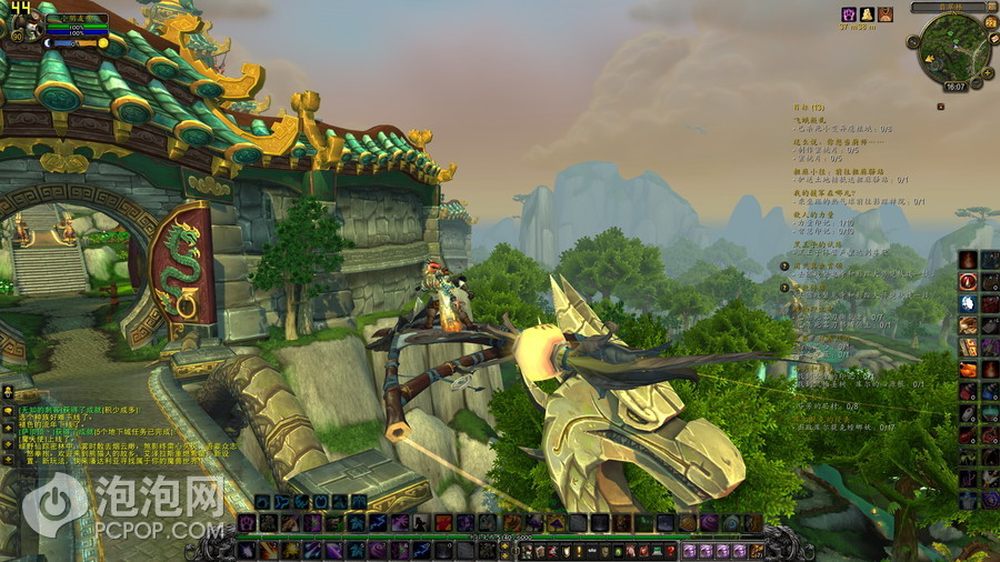Open the minimap clock showing 16:07
This screenshot has width=1000, height=562.
(x=955, y=87)
